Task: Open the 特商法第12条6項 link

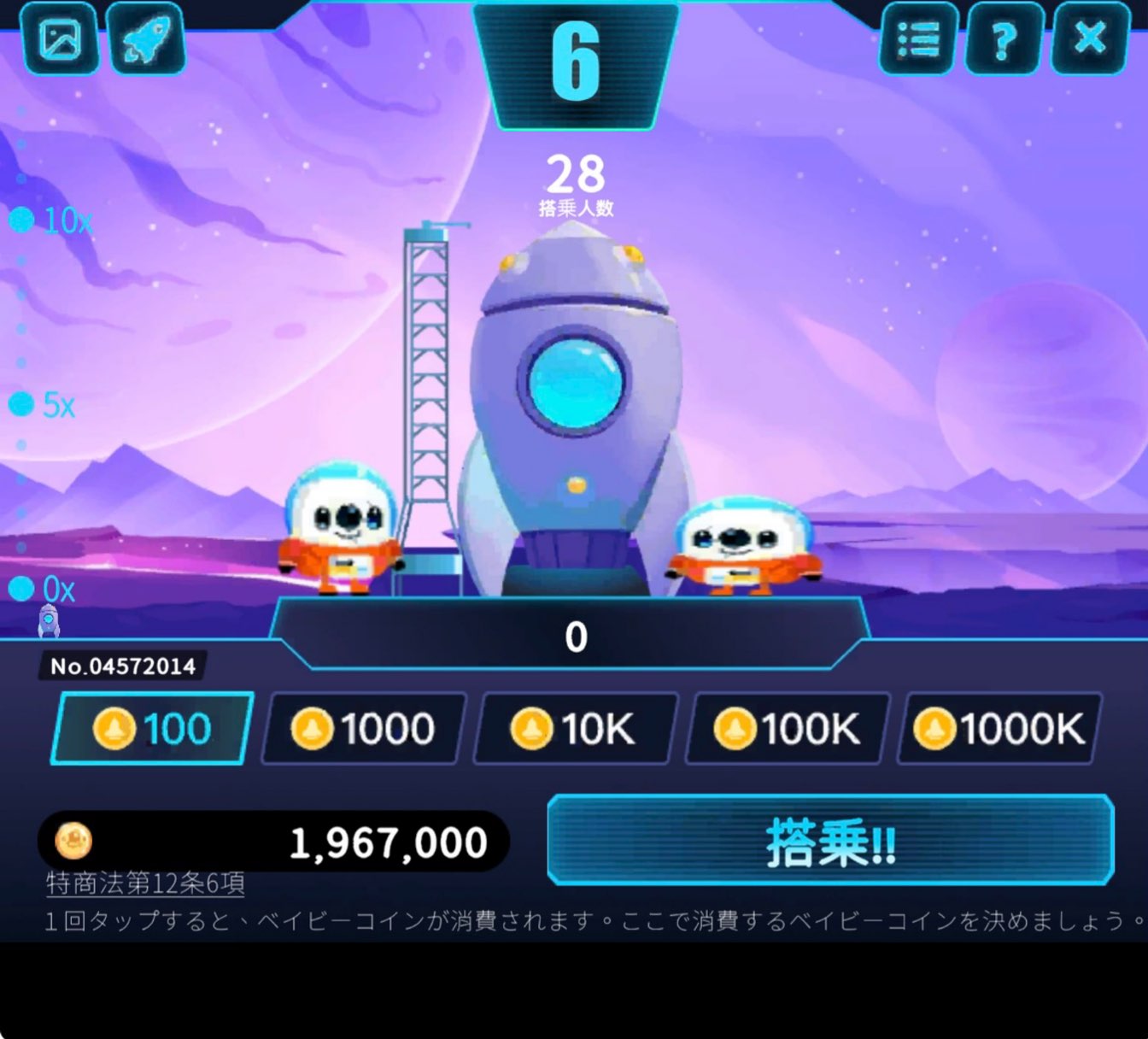Action: point(145,883)
